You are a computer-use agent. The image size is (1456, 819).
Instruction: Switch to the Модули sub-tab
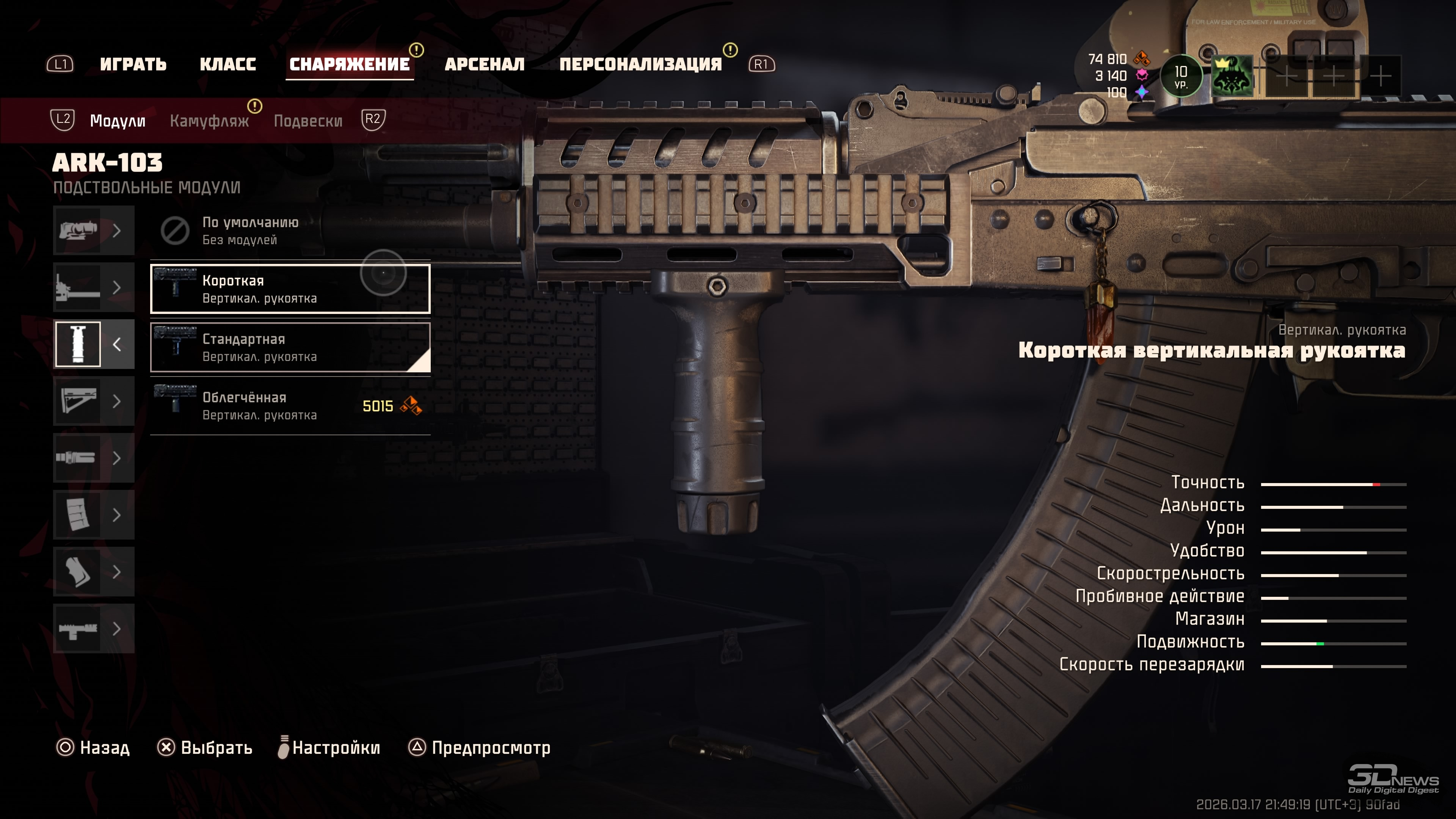pyautogui.click(x=118, y=121)
